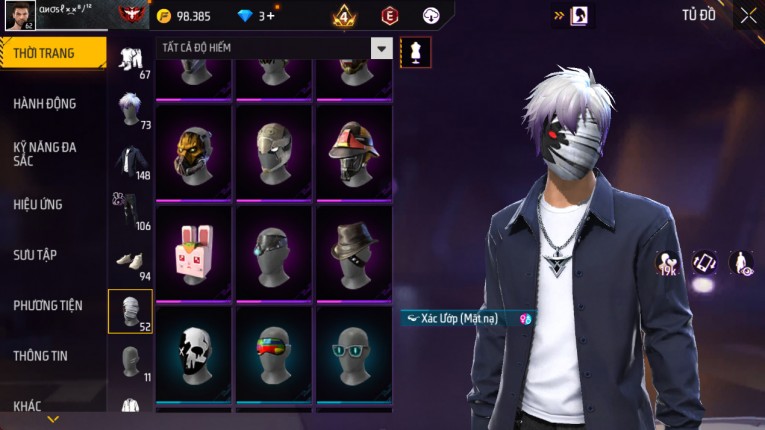Image resolution: width=765 pixels, height=430 pixels.
Task: Show the THÔNG TIN tab
Action: click(x=40, y=355)
